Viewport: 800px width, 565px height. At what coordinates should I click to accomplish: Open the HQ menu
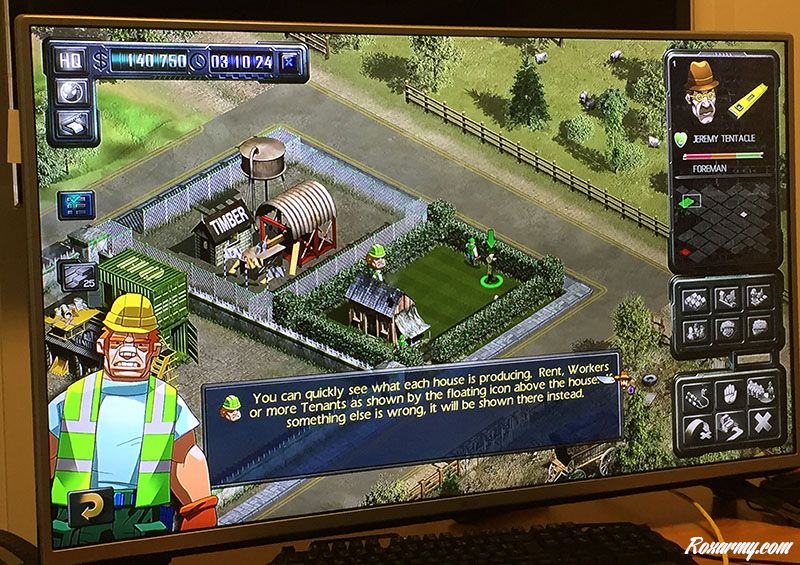point(71,61)
